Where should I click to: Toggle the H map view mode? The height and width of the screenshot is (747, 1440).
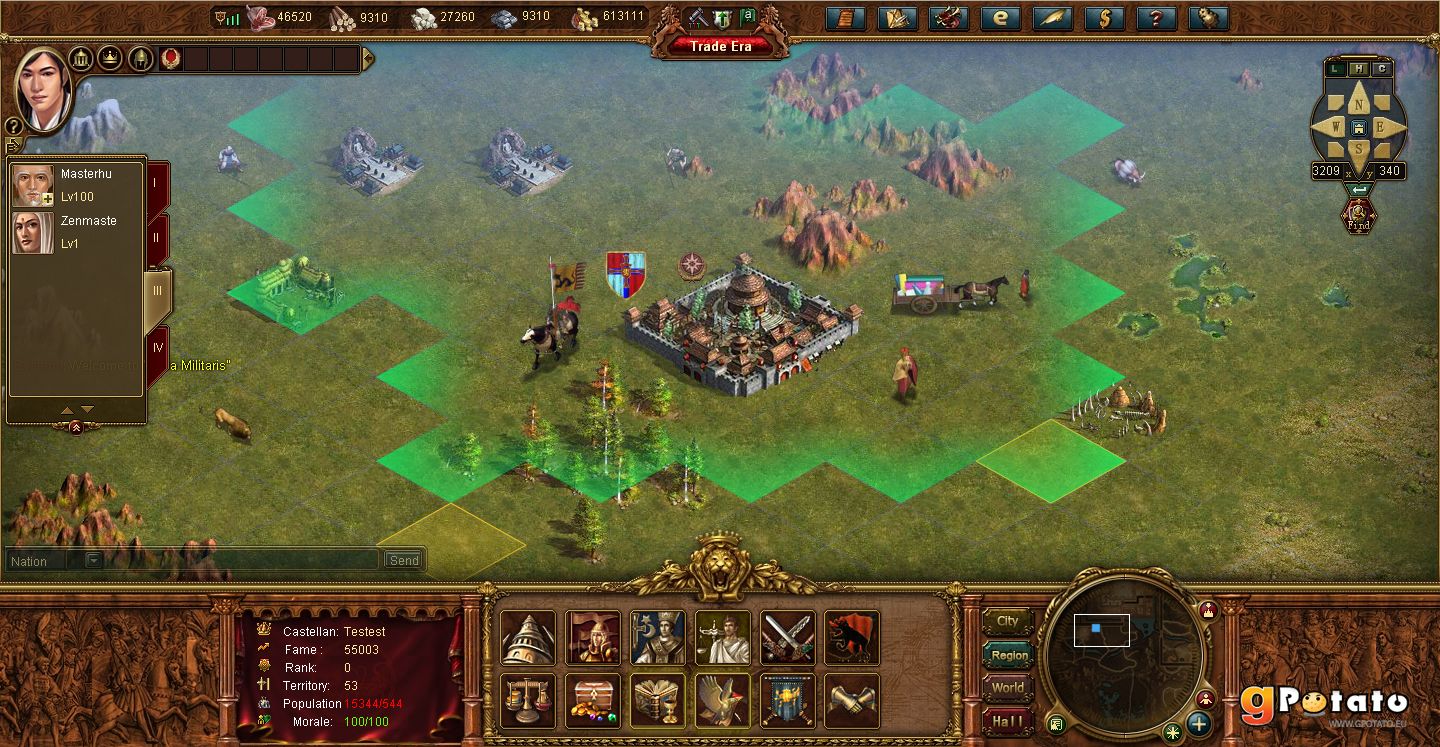click(x=1360, y=68)
